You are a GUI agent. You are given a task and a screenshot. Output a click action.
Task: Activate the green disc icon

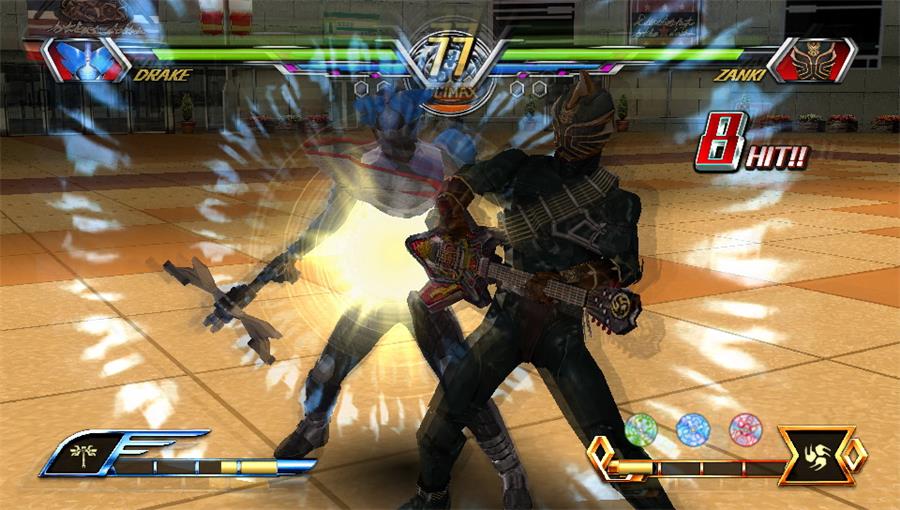point(640,429)
